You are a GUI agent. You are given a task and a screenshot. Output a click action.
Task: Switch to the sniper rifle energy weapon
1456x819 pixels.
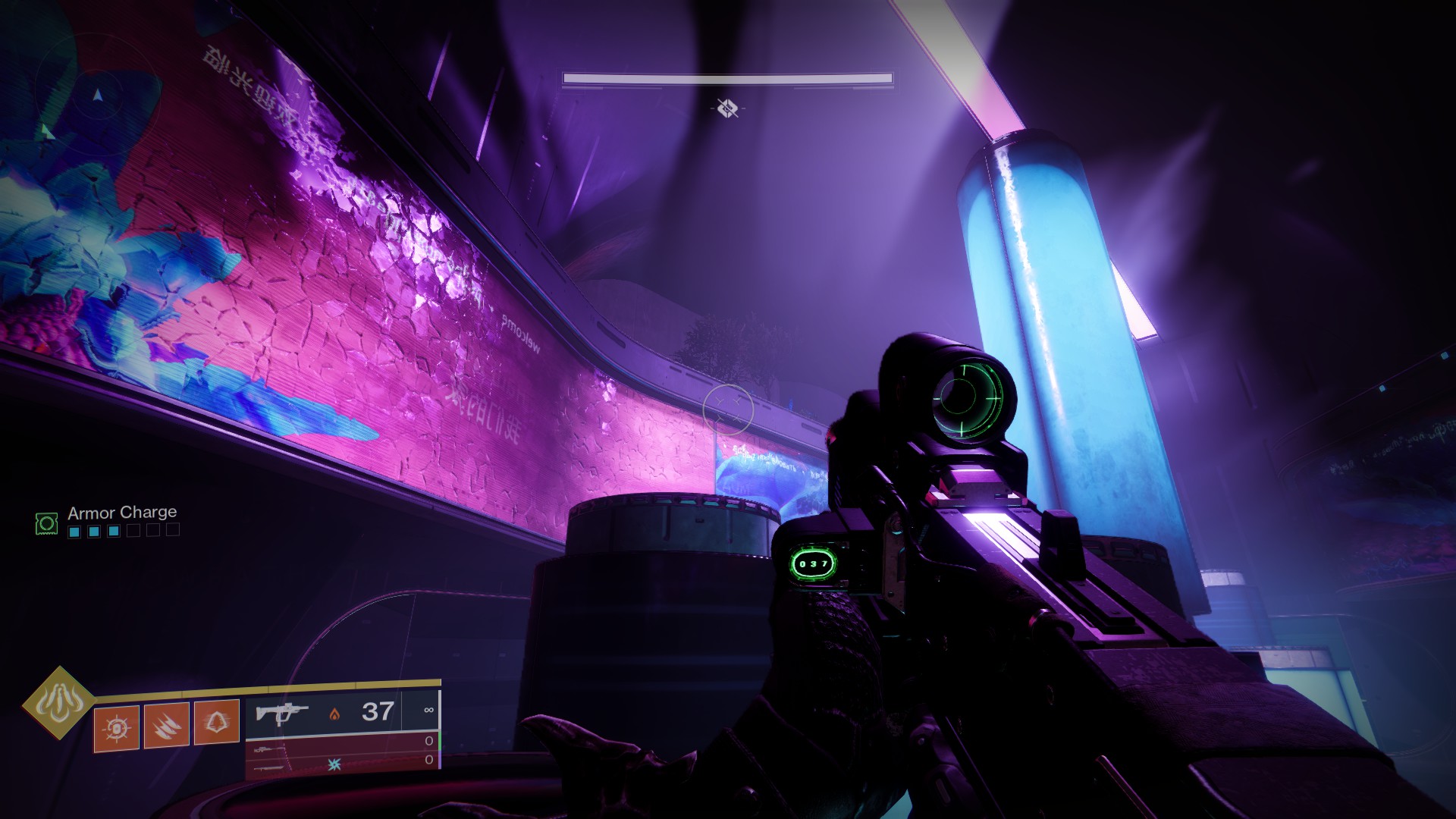pos(341,746)
